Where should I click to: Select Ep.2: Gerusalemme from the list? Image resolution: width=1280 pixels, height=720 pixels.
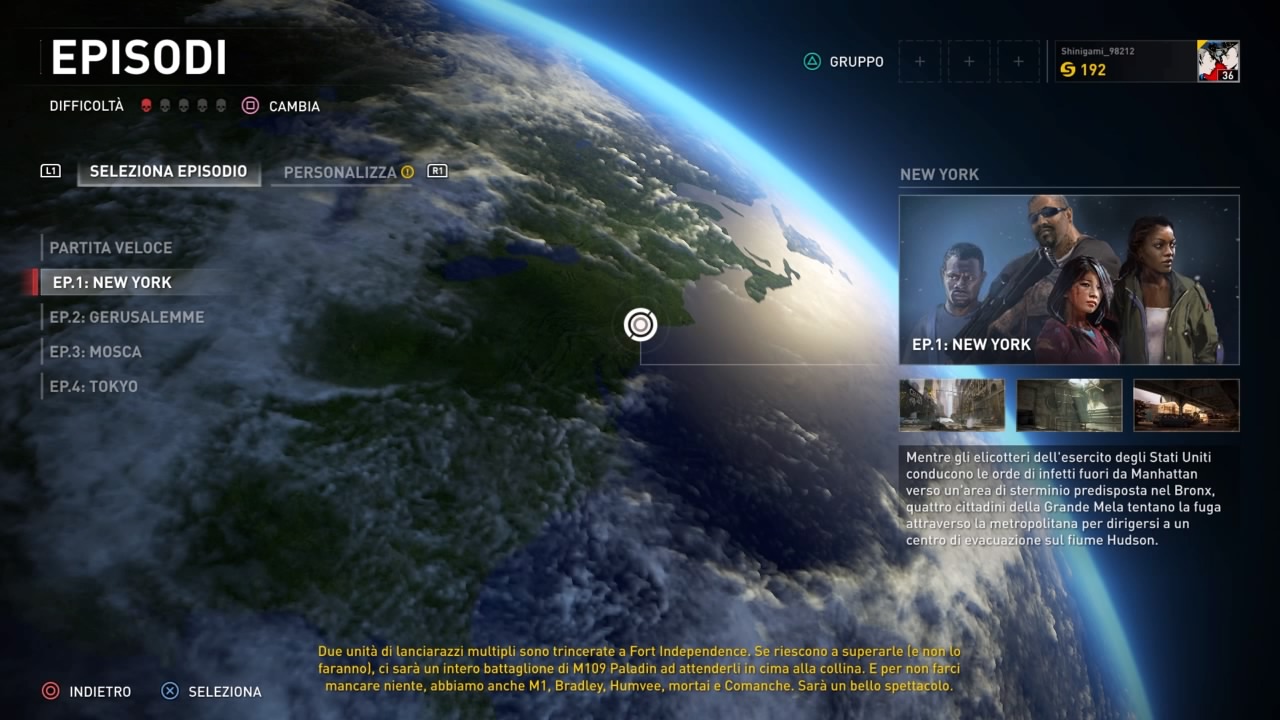(127, 317)
